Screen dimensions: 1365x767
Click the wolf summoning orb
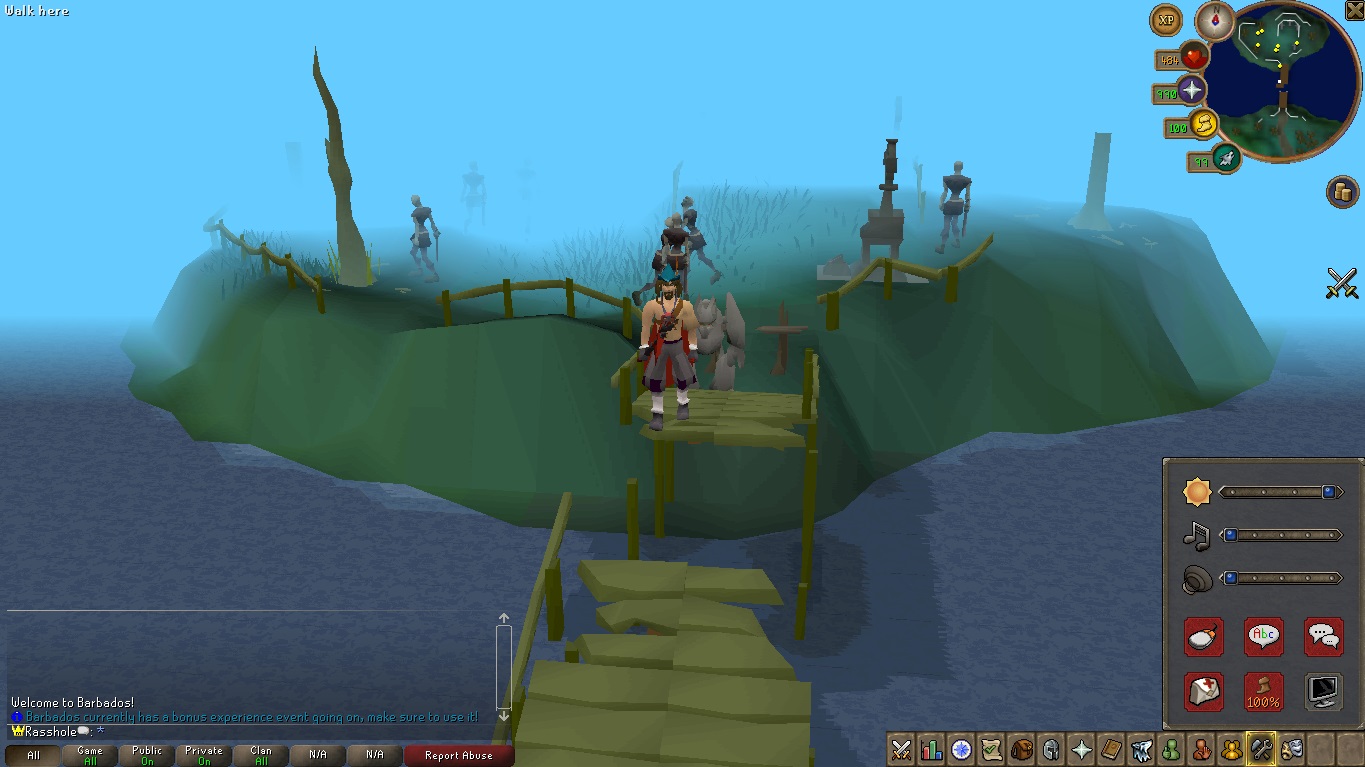(1225, 157)
